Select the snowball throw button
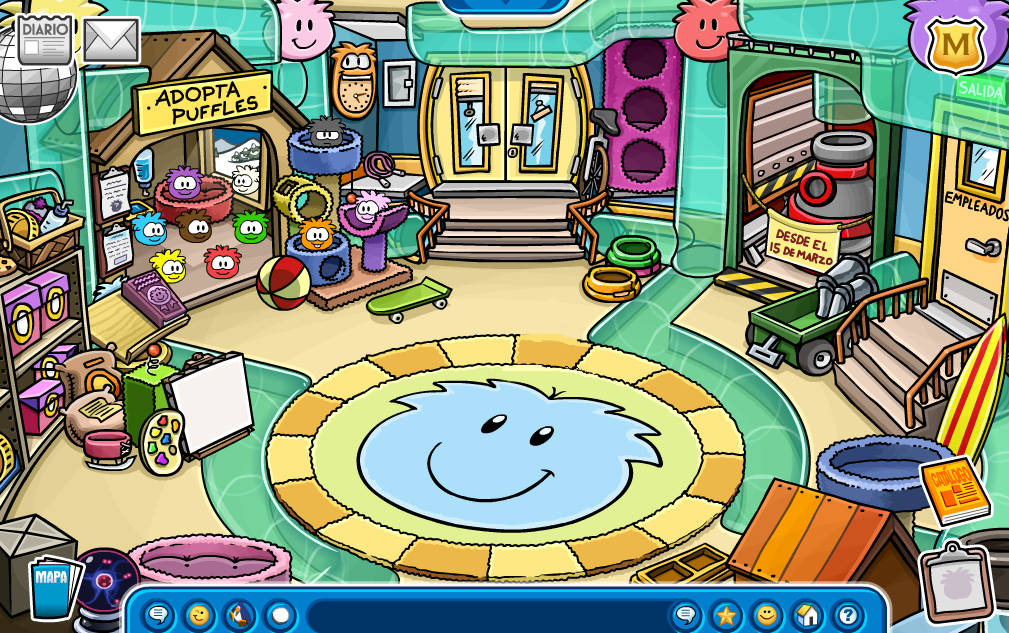1009x633 pixels. pos(281,615)
